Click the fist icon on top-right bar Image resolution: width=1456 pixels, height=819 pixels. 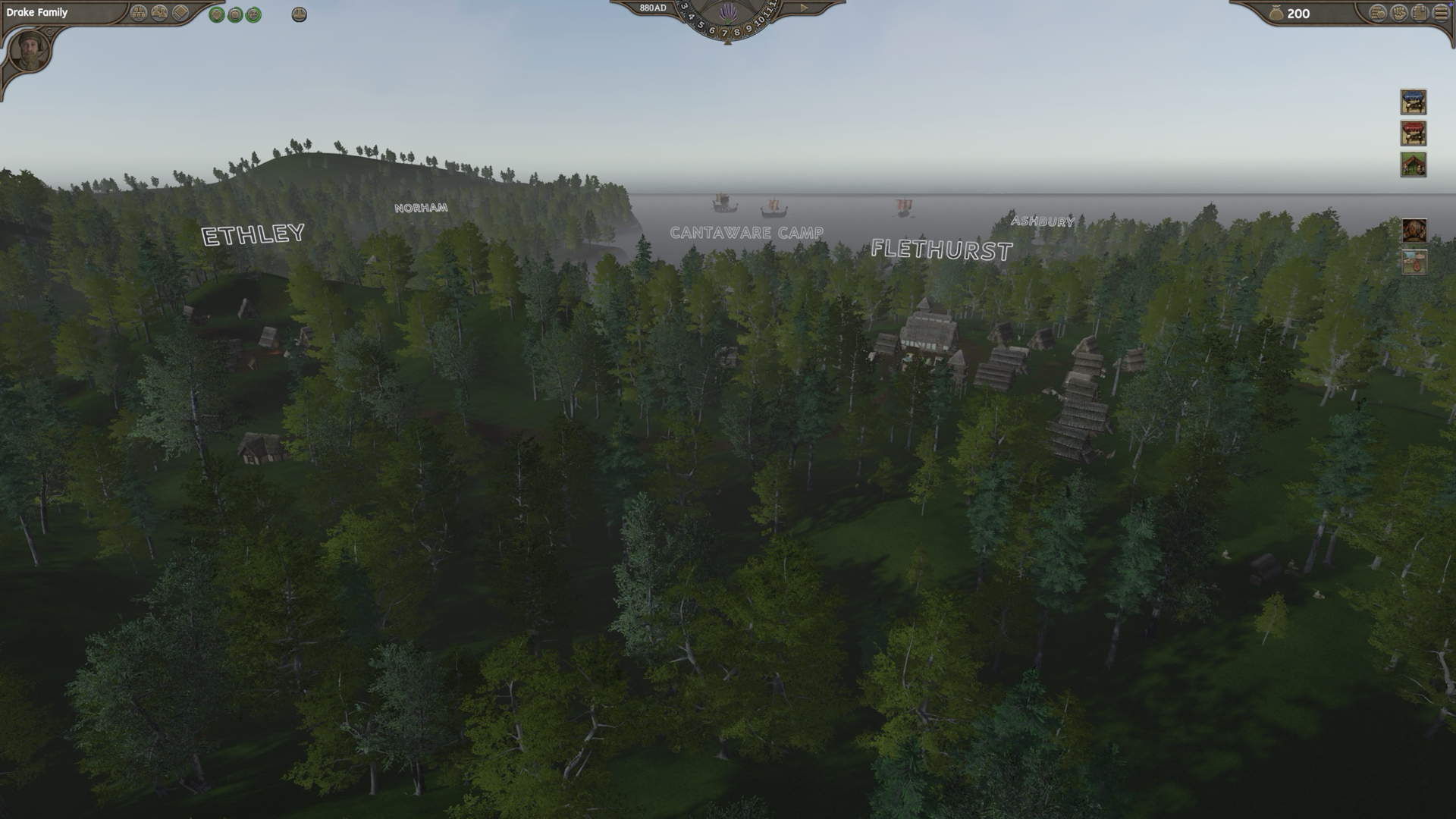tap(1398, 13)
